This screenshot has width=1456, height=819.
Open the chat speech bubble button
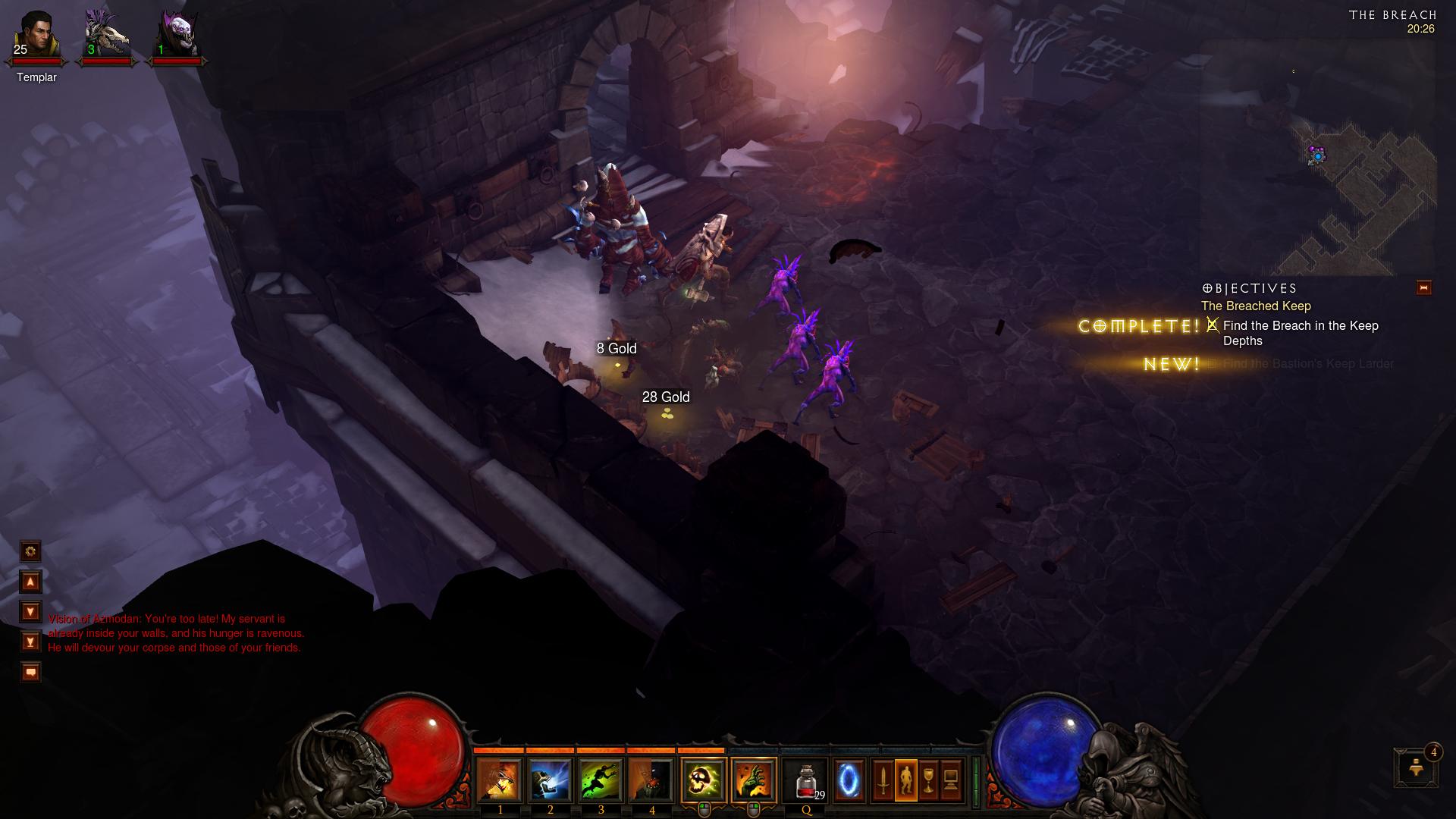[x=30, y=672]
